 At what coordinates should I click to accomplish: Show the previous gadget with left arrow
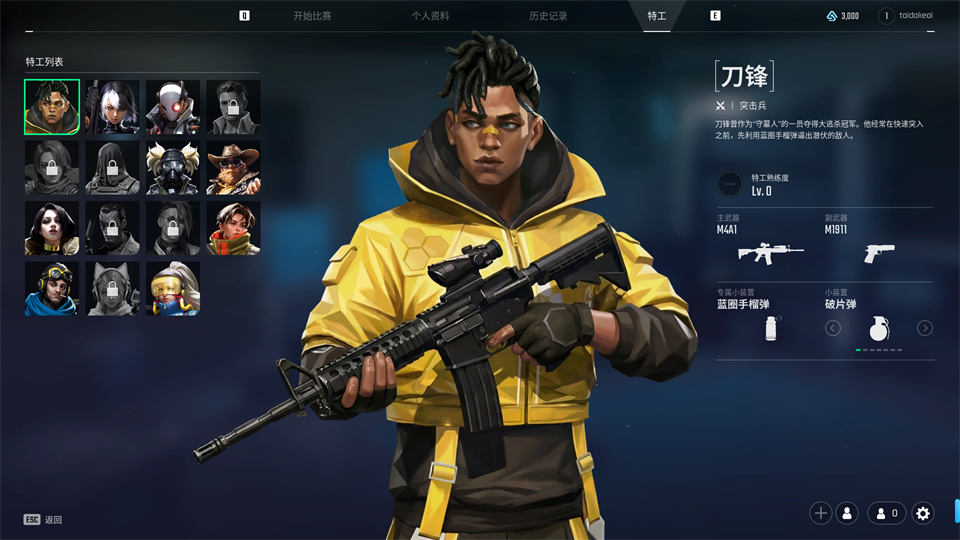[833, 328]
